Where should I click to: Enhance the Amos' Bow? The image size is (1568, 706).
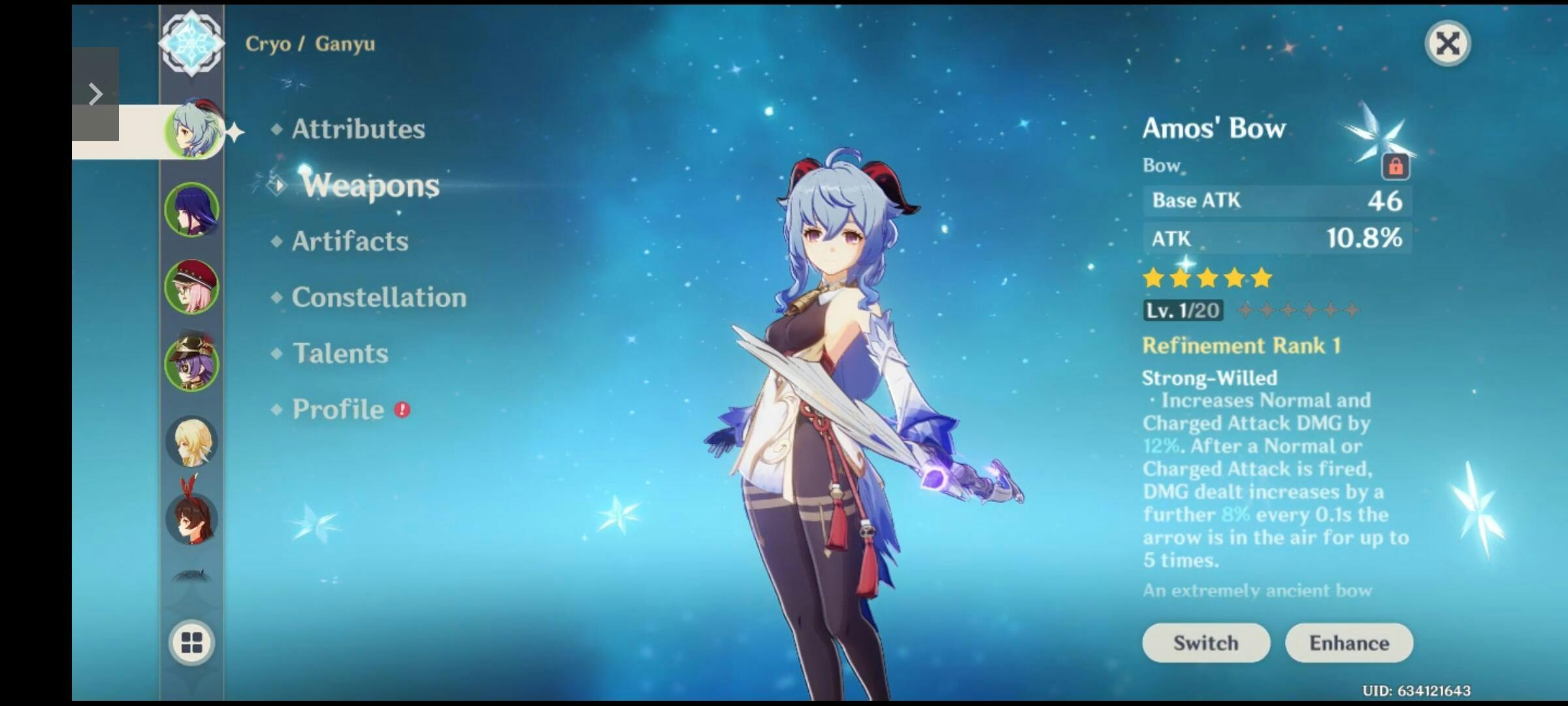[1348, 643]
